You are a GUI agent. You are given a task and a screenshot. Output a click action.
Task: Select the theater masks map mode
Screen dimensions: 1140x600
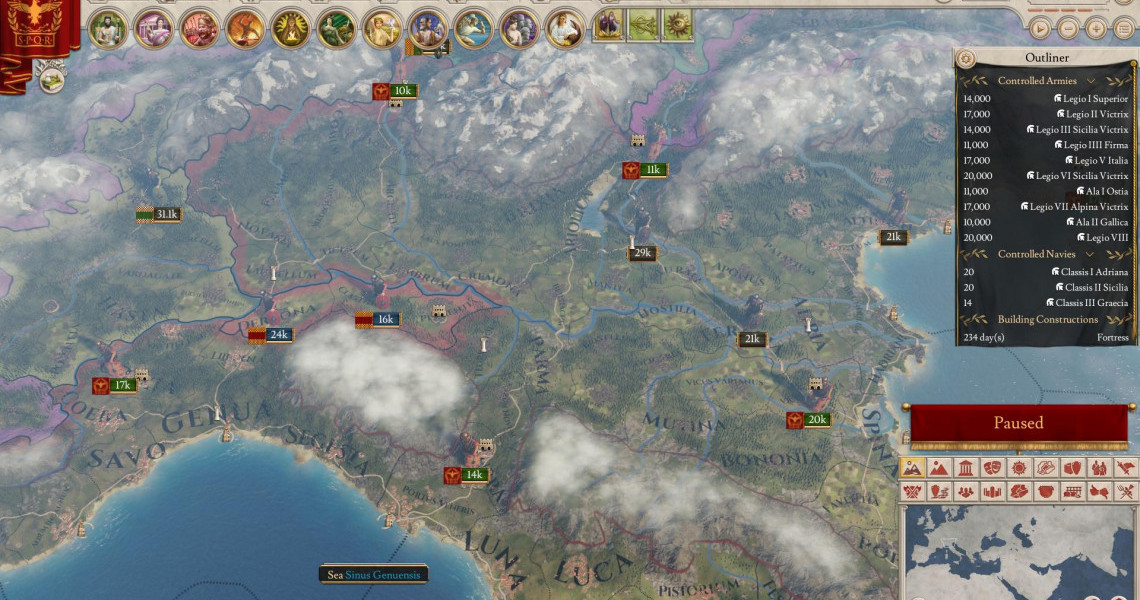click(x=992, y=468)
